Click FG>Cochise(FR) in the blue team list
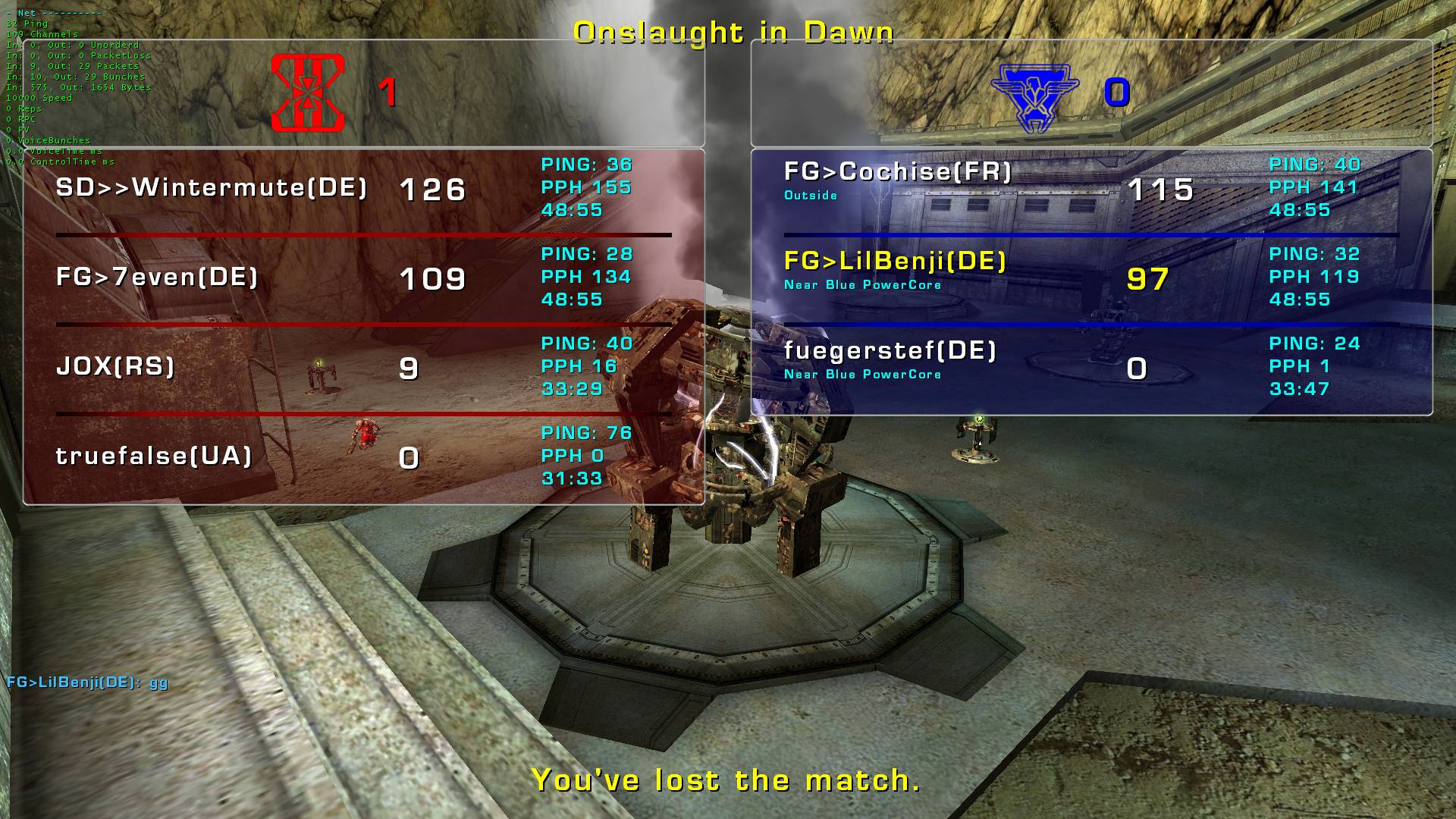Screen dimensions: 1456x819 pyautogui.click(x=898, y=172)
